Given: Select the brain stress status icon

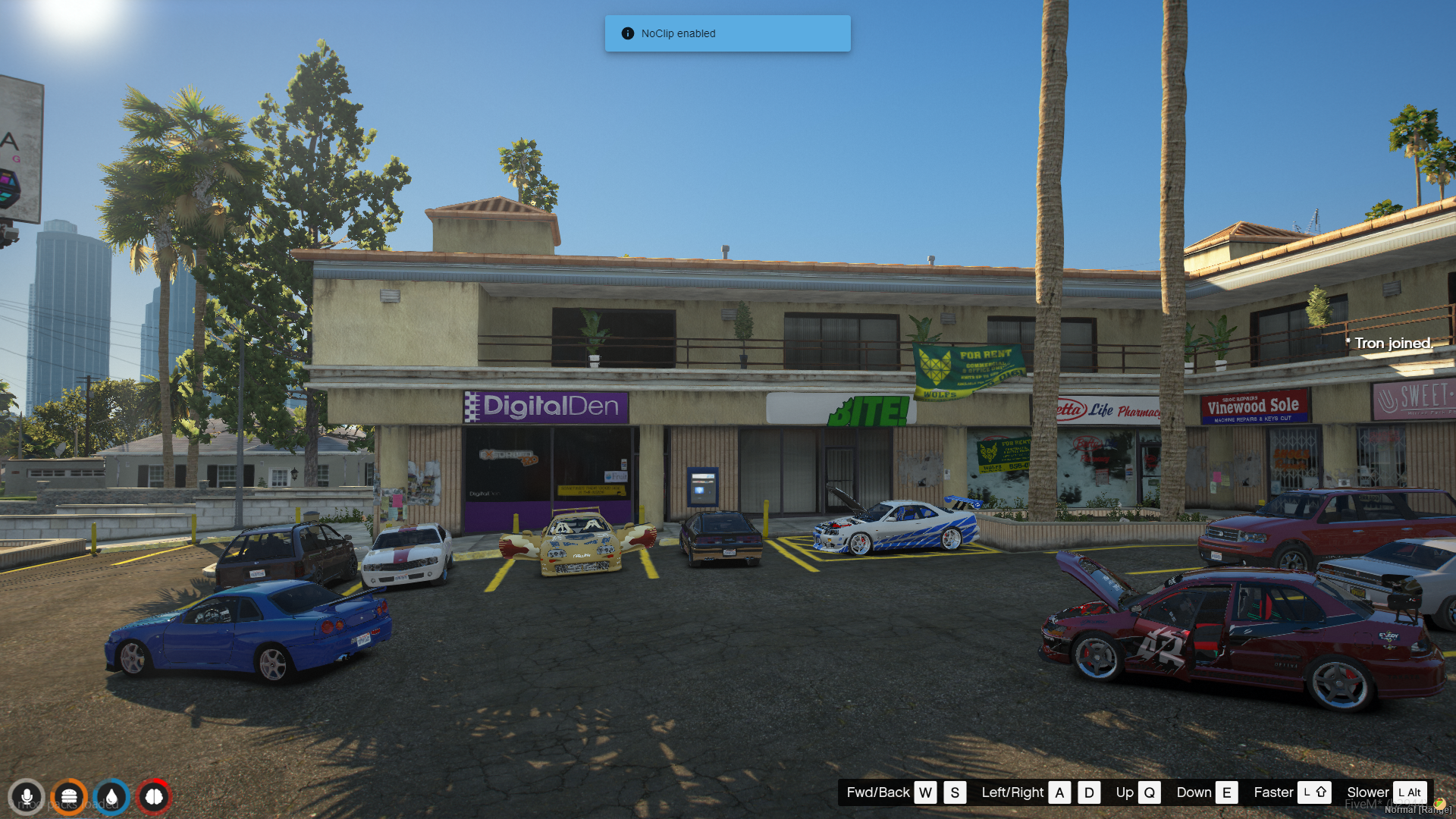Looking at the screenshot, I should 154,797.
